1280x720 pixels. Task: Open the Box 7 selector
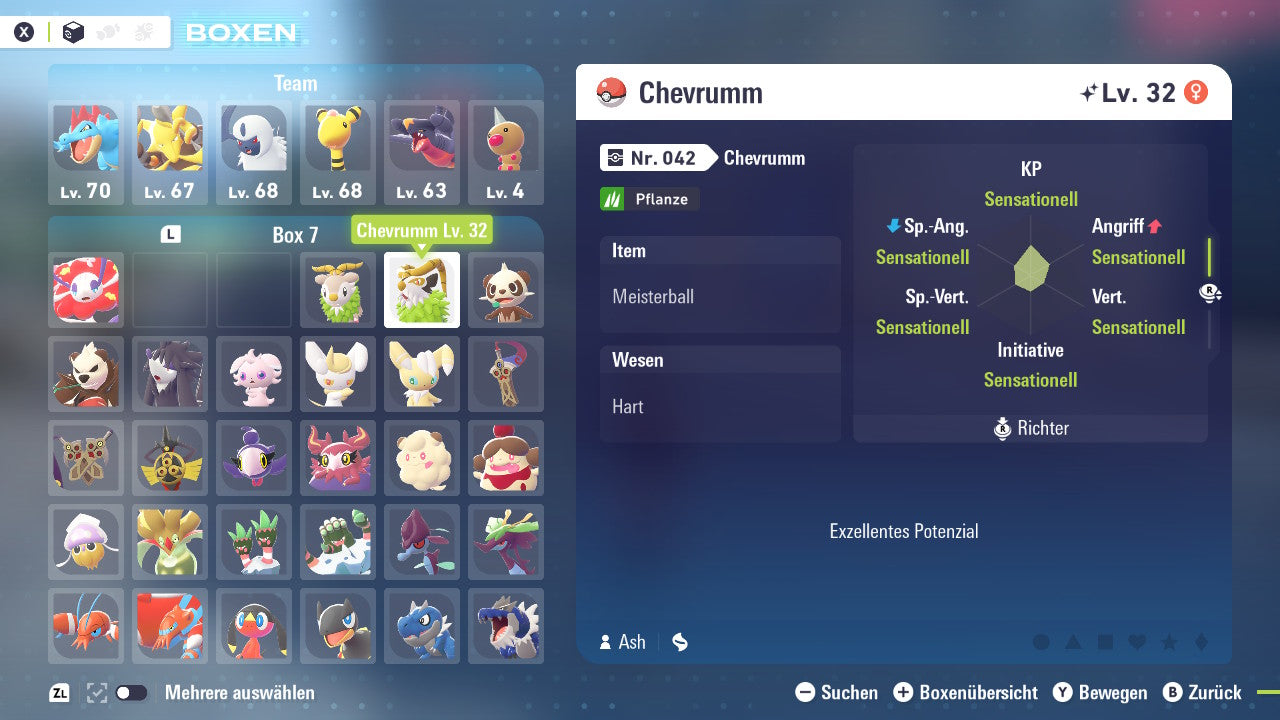(296, 234)
